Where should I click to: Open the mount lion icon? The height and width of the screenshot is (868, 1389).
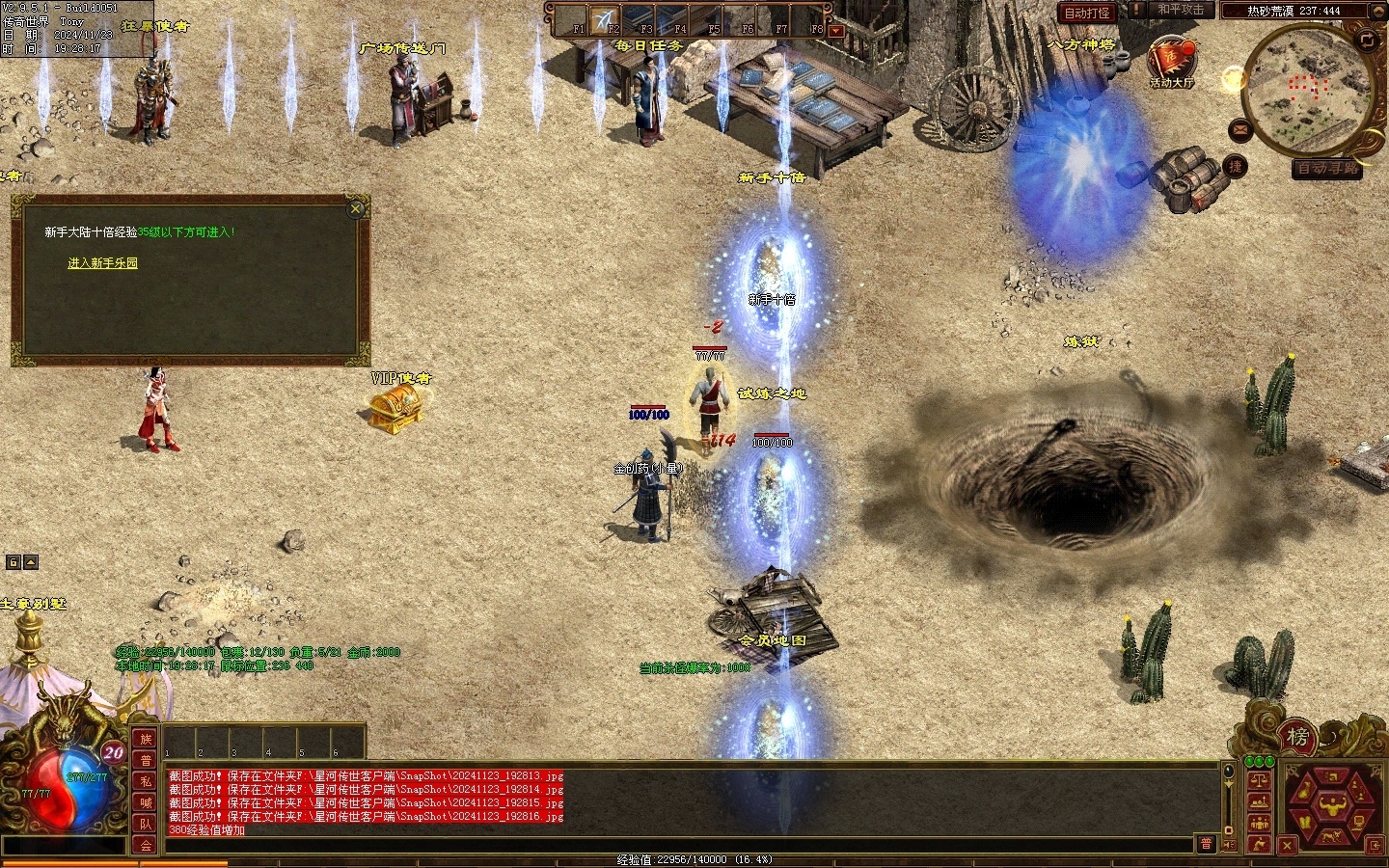(x=1334, y=837)
